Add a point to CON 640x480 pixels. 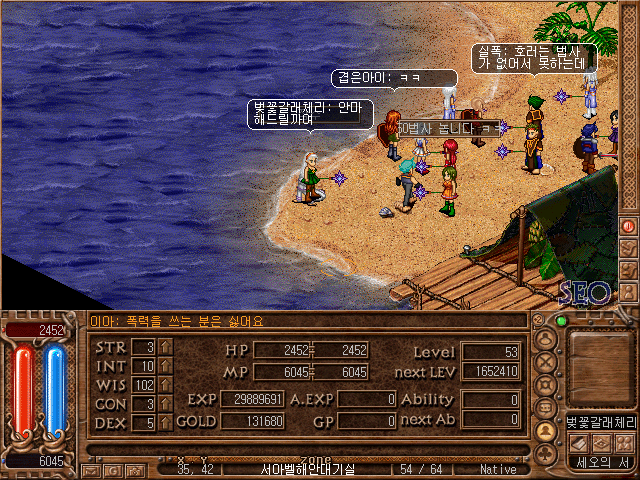[165, 404]
